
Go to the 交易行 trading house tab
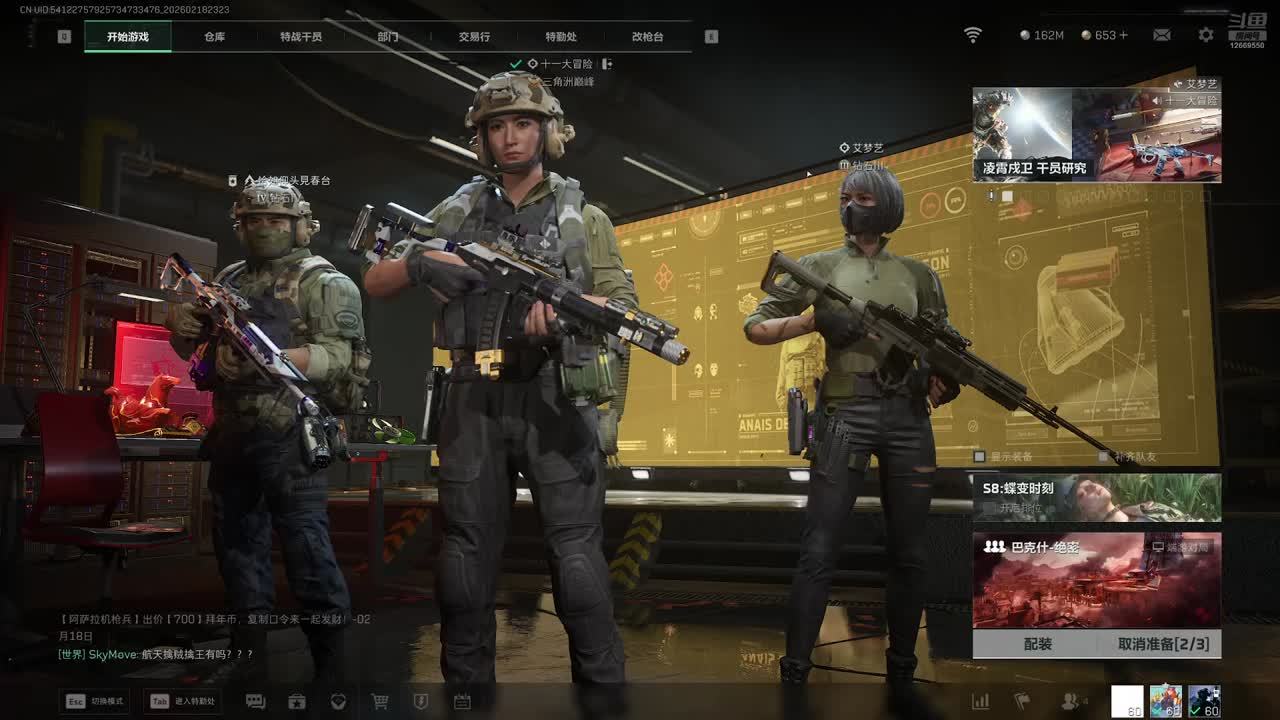tap(474, 37)
